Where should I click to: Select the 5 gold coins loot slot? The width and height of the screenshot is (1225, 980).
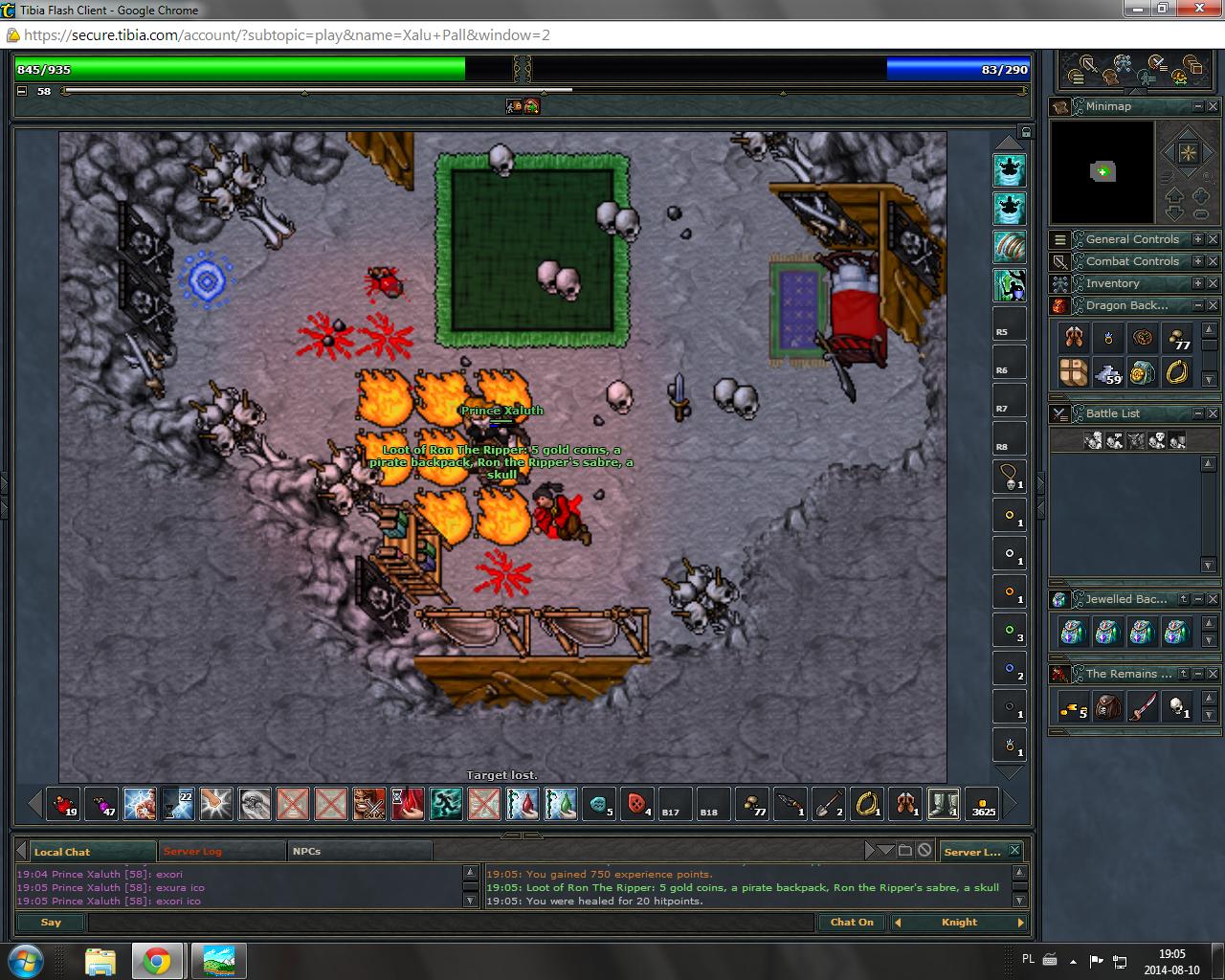click(1074, 707)
